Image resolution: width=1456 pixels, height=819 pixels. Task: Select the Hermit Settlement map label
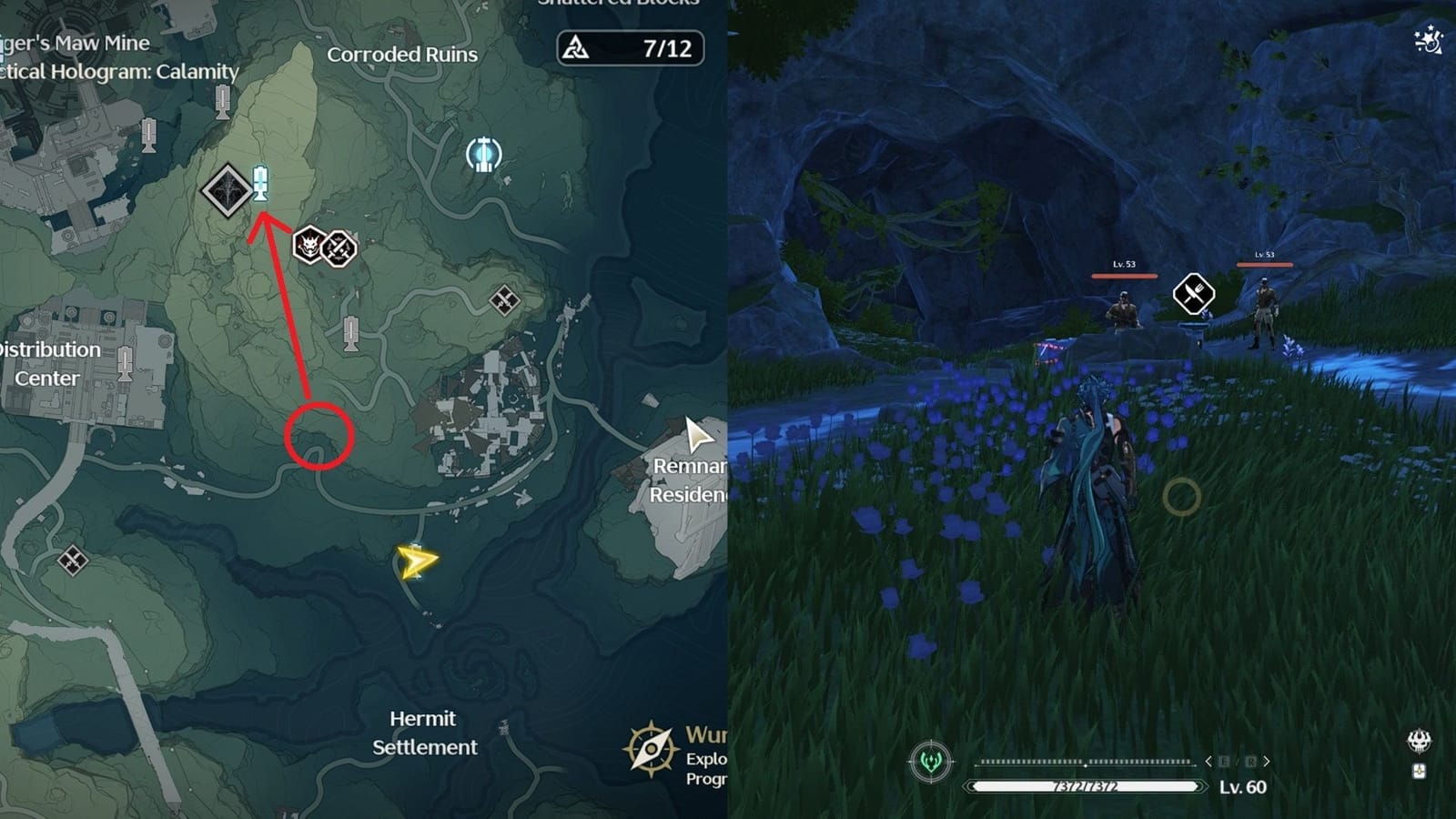[x=424, y=733]
